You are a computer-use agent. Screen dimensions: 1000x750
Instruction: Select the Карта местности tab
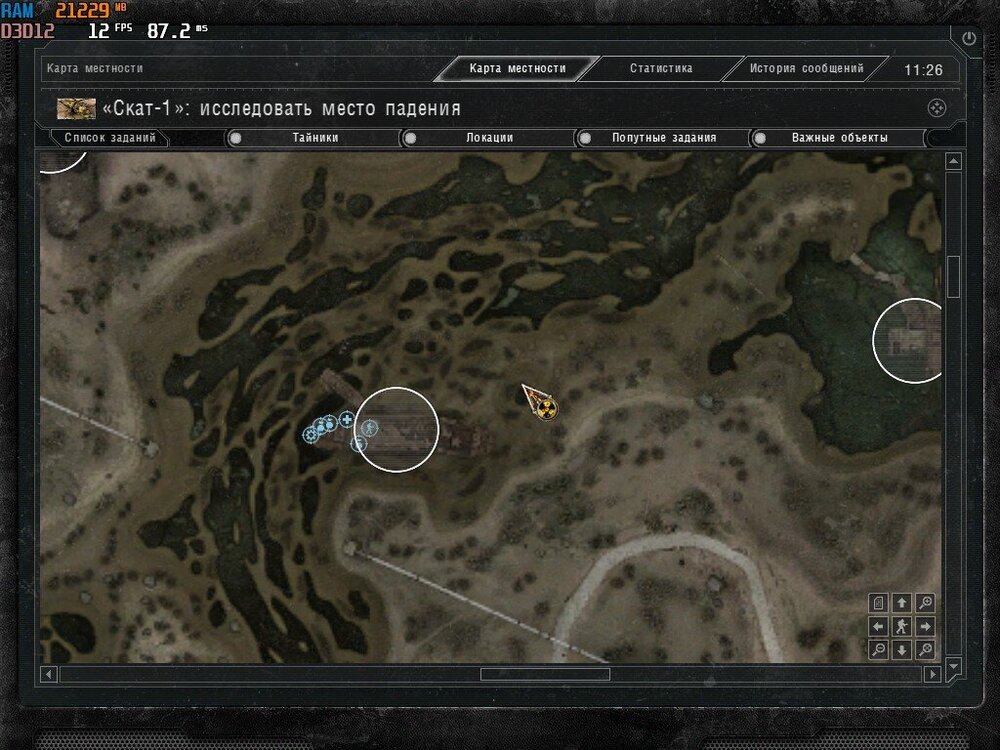[x=517, y=69]
